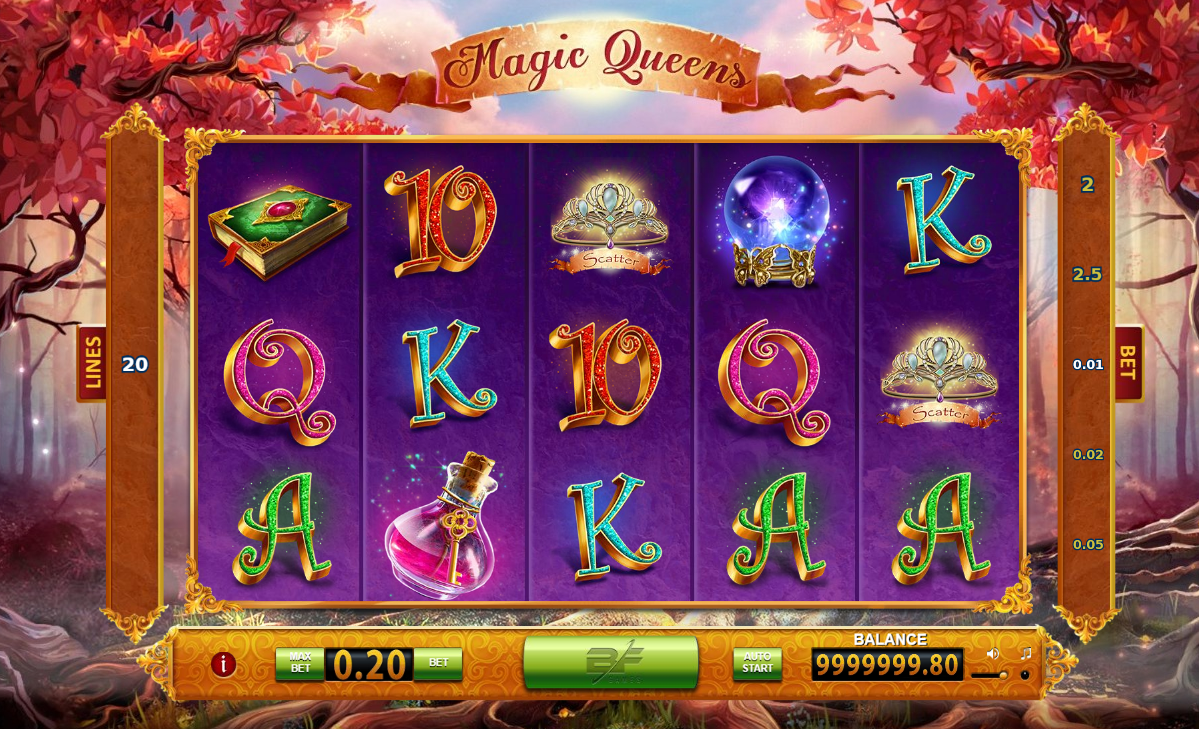The height and width of the screenshot is (729, 1199).
Task: Select the 2.5 bet value
Action: tap(1087, 275)
